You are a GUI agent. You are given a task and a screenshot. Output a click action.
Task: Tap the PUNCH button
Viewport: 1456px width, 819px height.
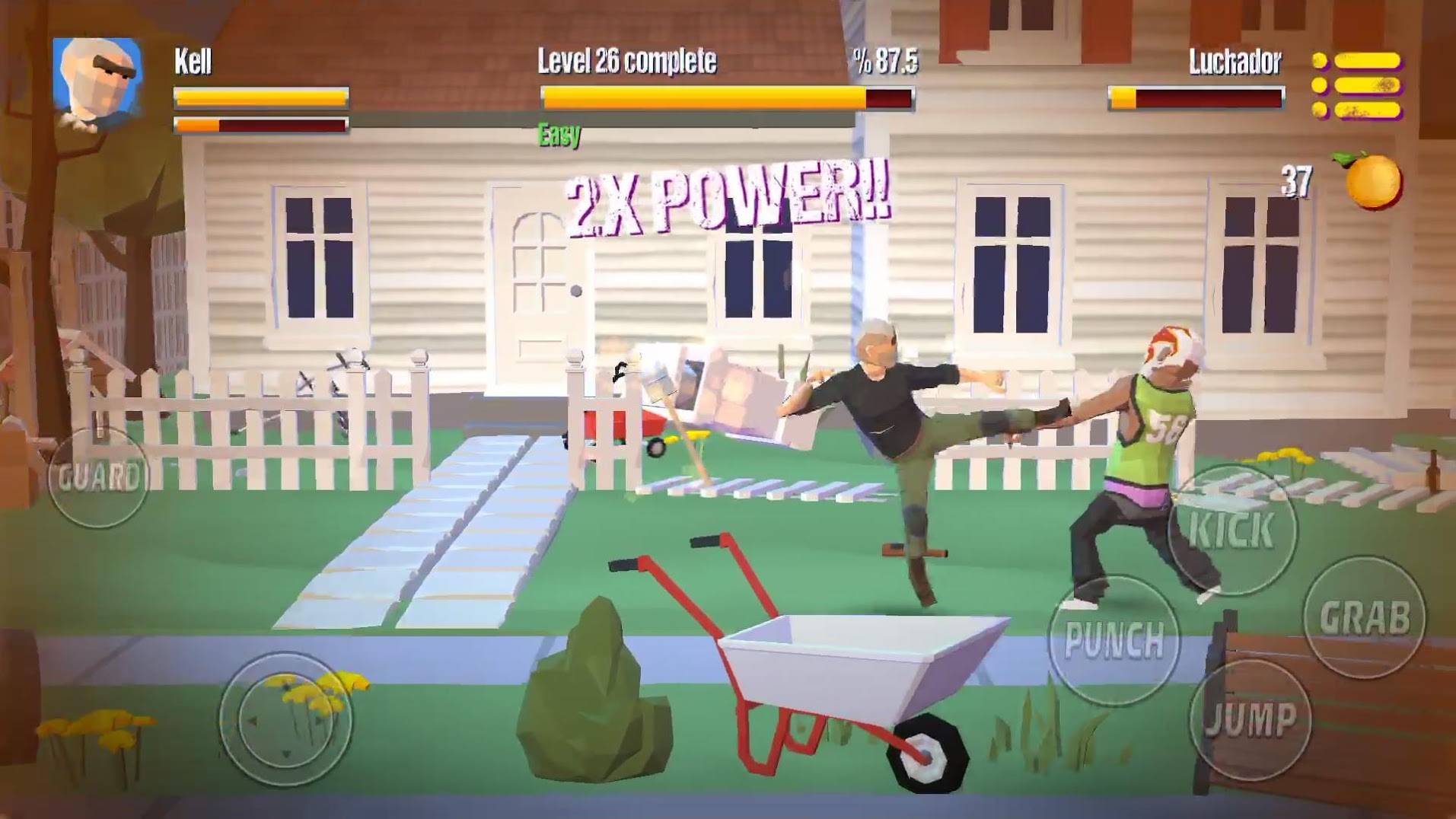click(1114, 639)
